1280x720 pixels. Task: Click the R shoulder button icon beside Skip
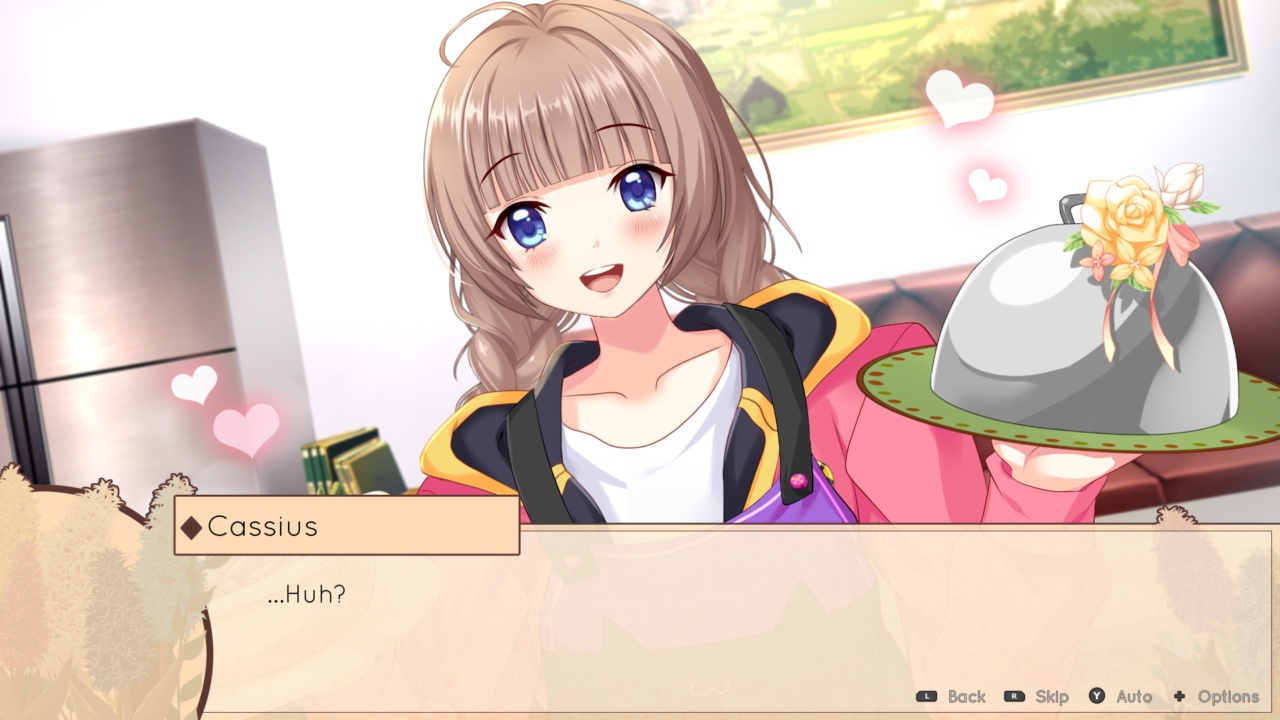[x=1014, y=694]
